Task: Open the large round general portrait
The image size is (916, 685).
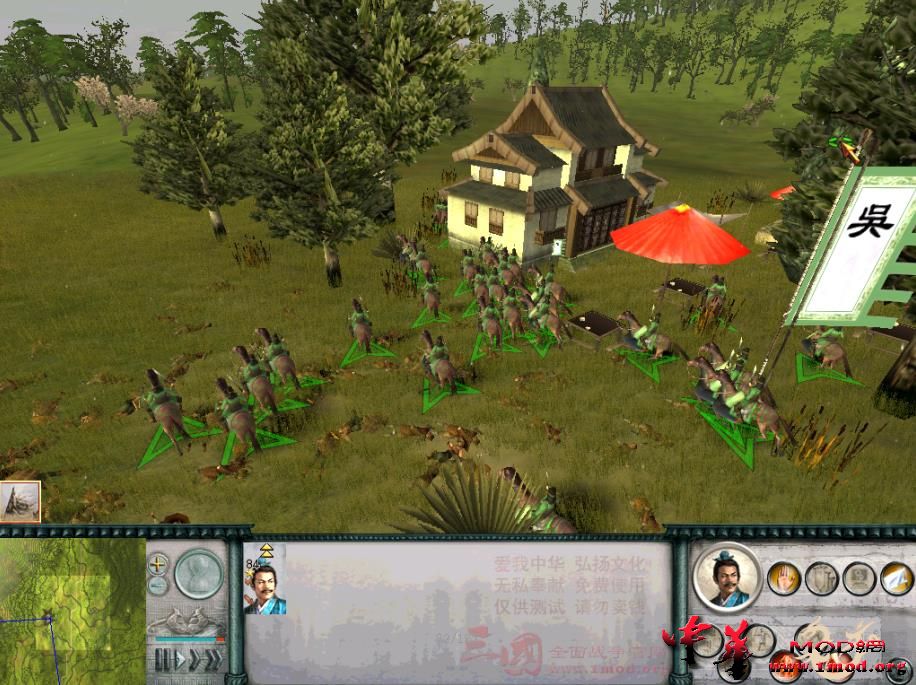Action: coord(725,578)
